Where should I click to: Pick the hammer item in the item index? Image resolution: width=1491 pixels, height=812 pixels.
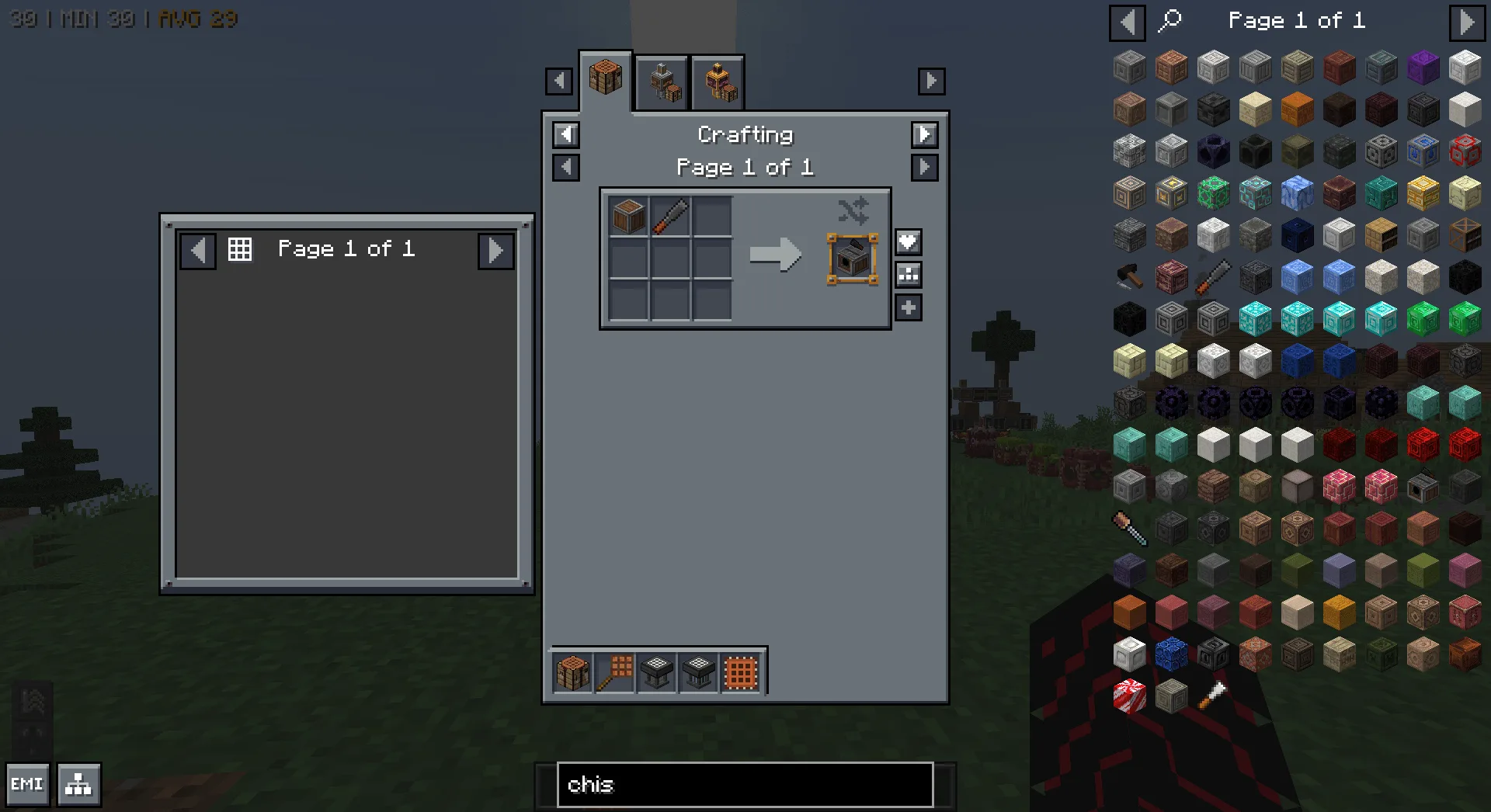1129,276
